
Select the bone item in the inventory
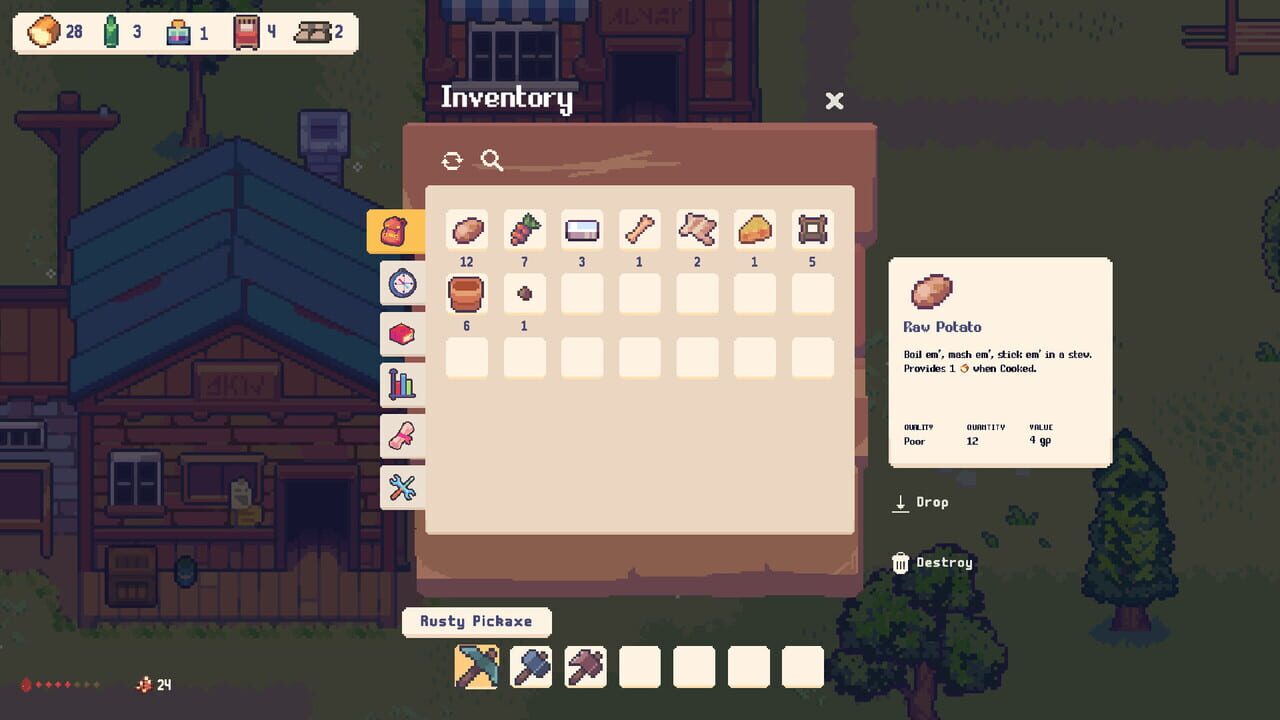pyautogui.click(x=640, y=229)
